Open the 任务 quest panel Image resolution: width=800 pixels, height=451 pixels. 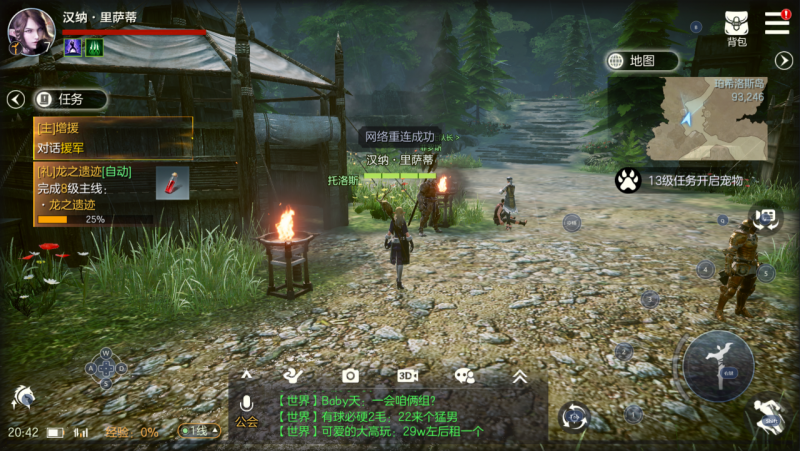point(69,99)
